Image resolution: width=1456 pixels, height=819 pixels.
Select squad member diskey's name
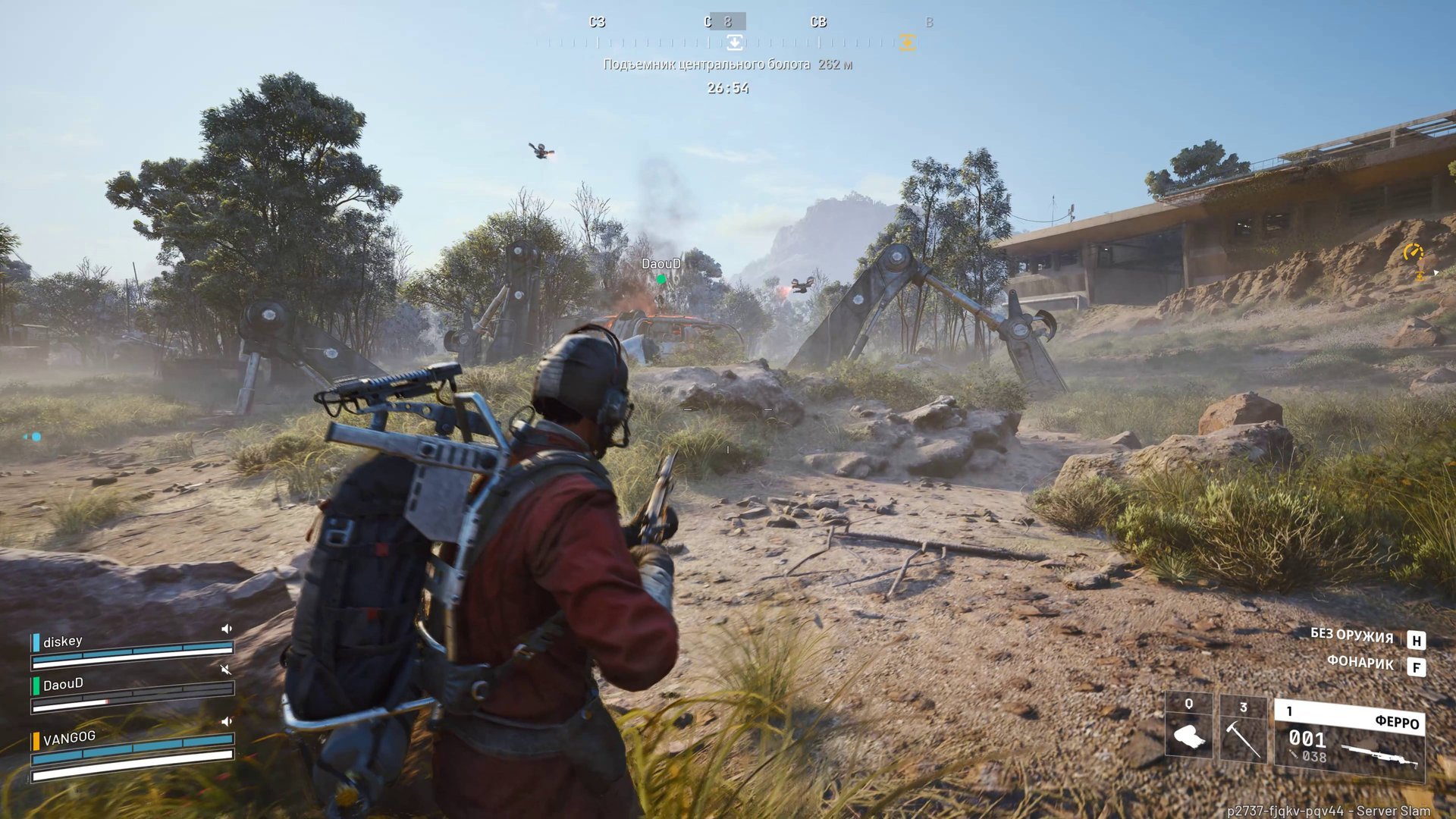tap(62, 642)
